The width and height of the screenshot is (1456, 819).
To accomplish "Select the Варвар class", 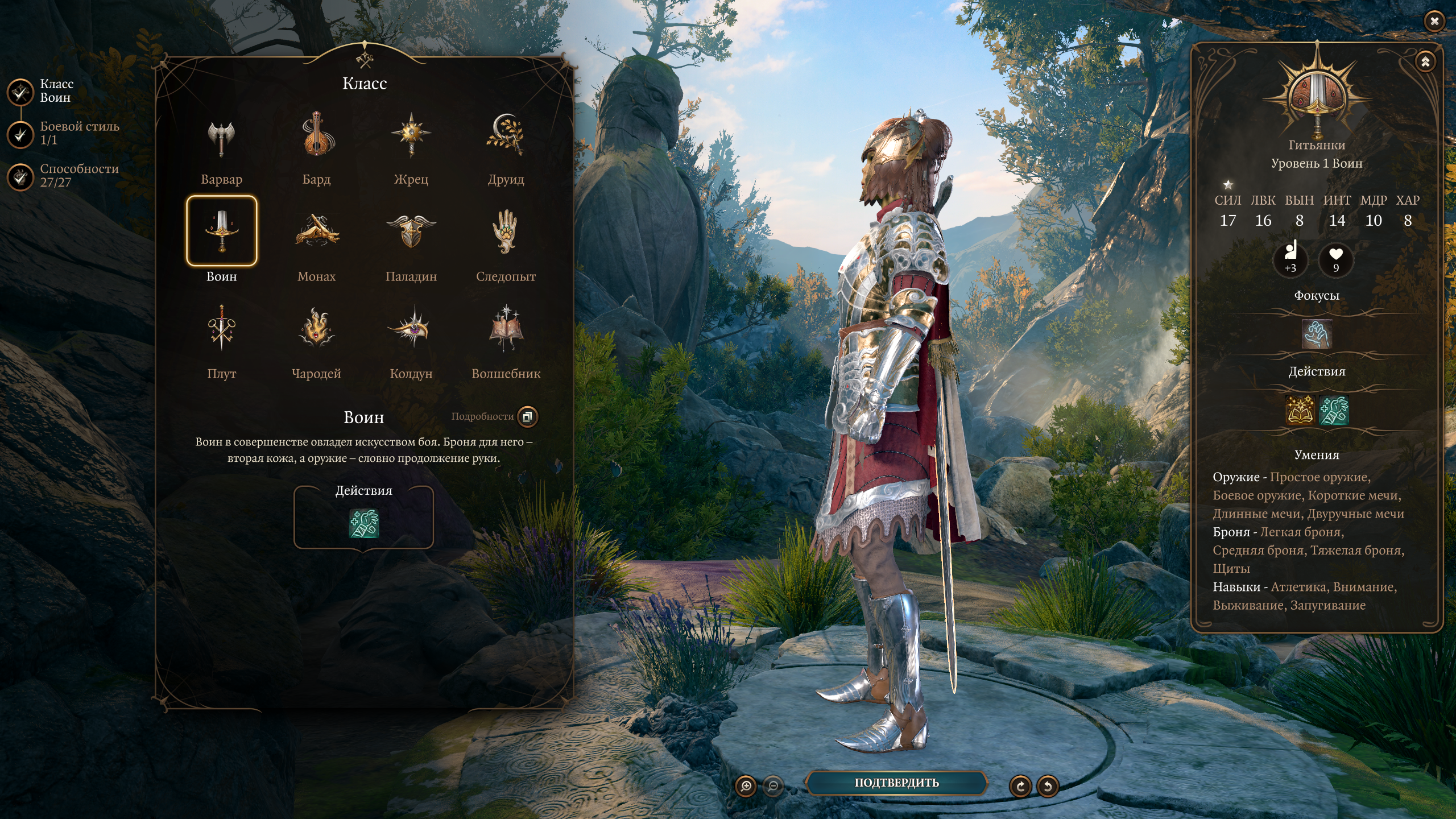I will click(221, 139).
